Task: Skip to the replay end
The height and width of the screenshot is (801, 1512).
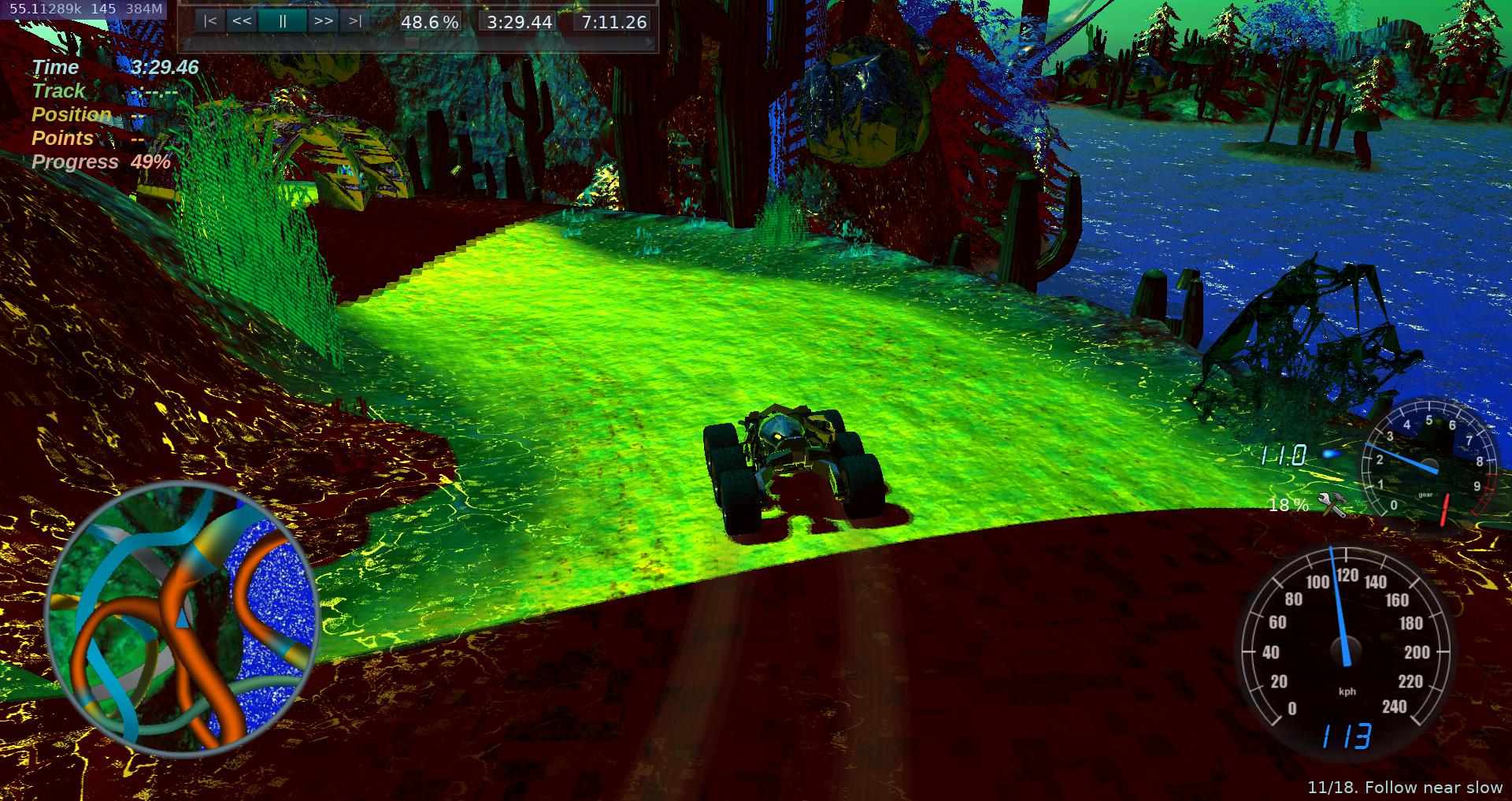Action: [x=355, y=21]
